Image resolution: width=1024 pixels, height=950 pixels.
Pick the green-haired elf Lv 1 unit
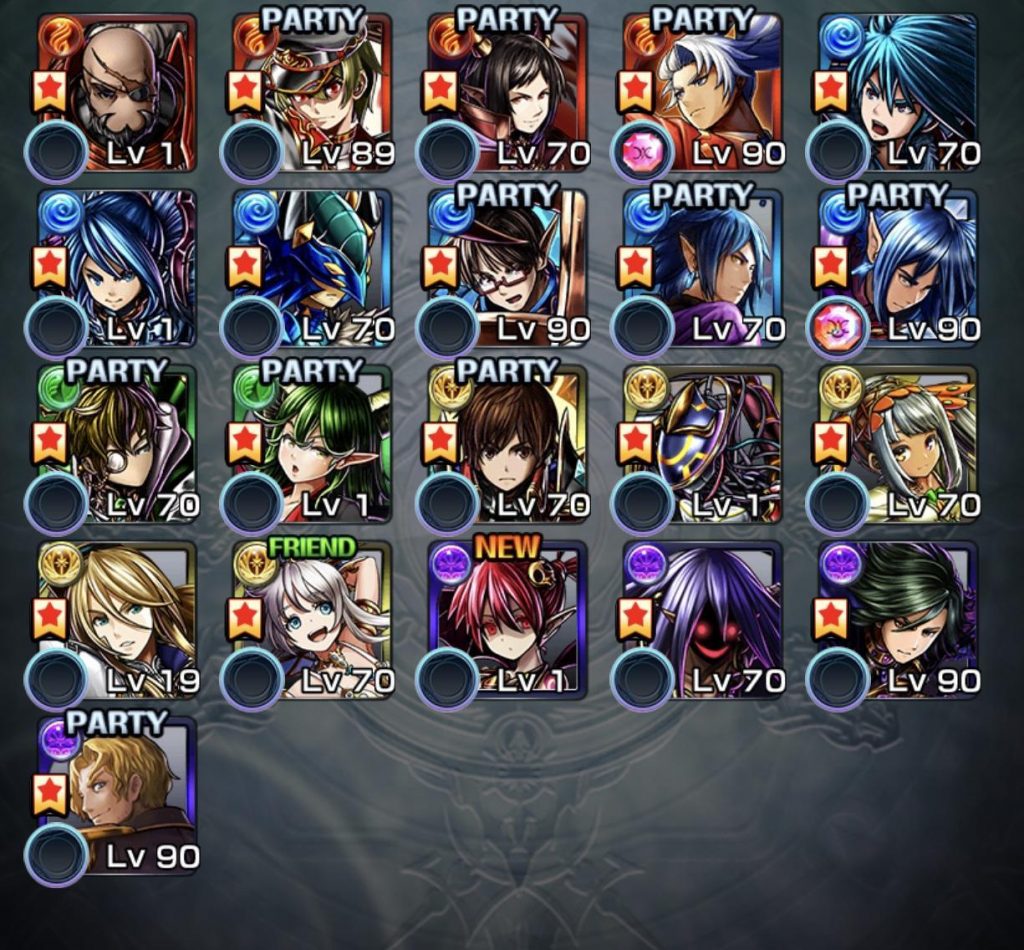[x=313, y=444]
